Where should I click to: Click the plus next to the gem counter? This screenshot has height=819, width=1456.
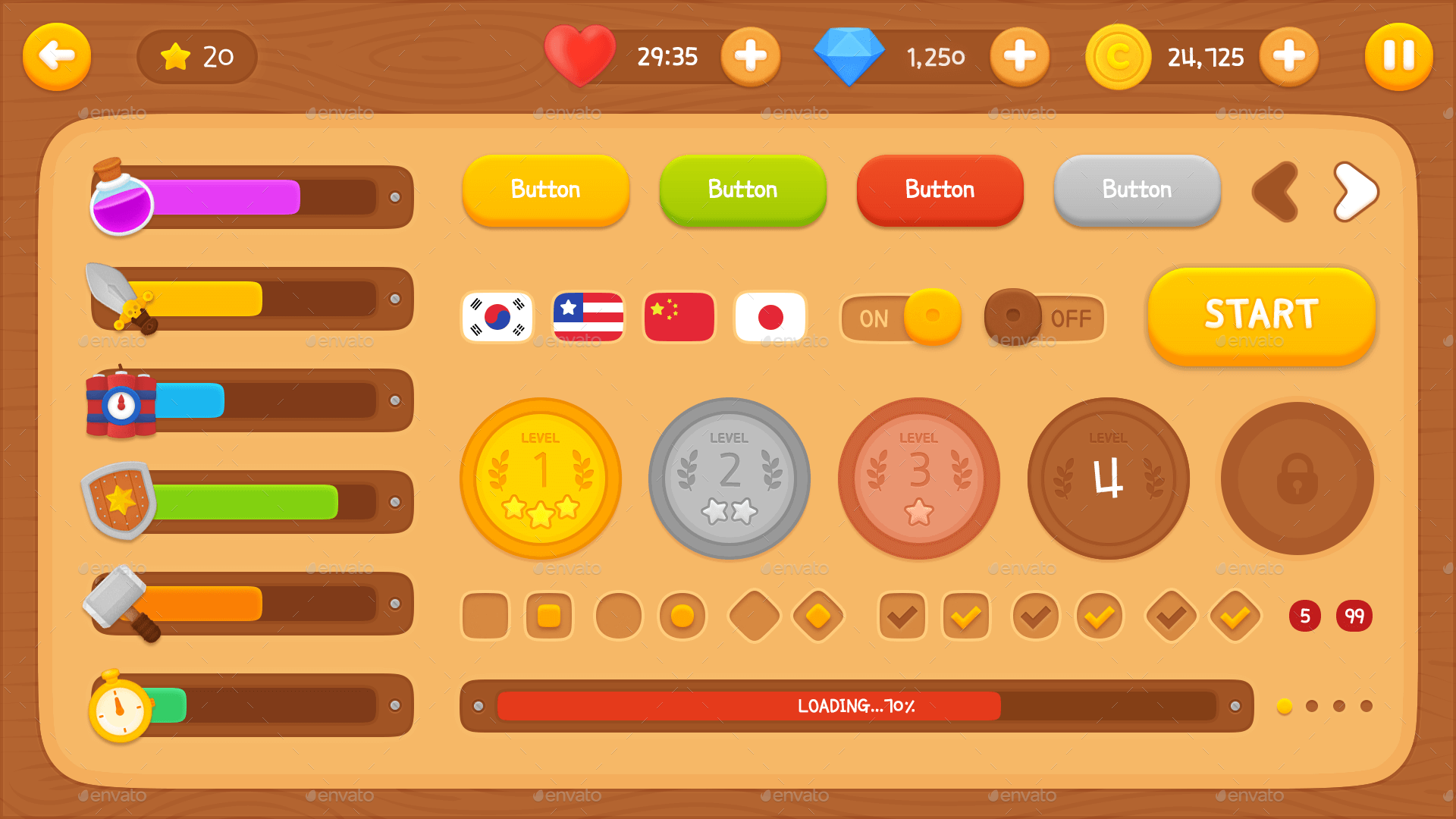click(x=1020, y=56)
